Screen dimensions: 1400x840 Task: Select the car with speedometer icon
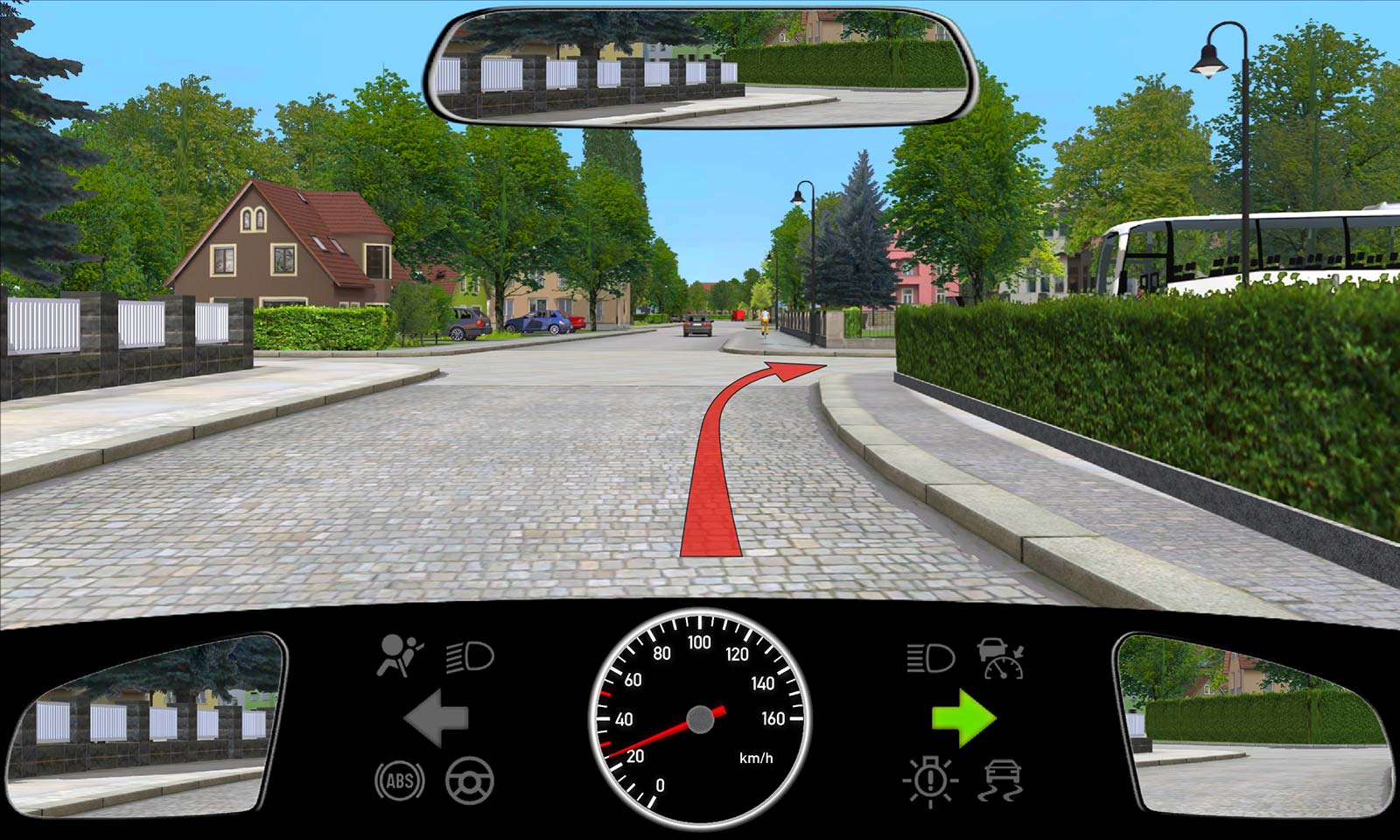1001,658
